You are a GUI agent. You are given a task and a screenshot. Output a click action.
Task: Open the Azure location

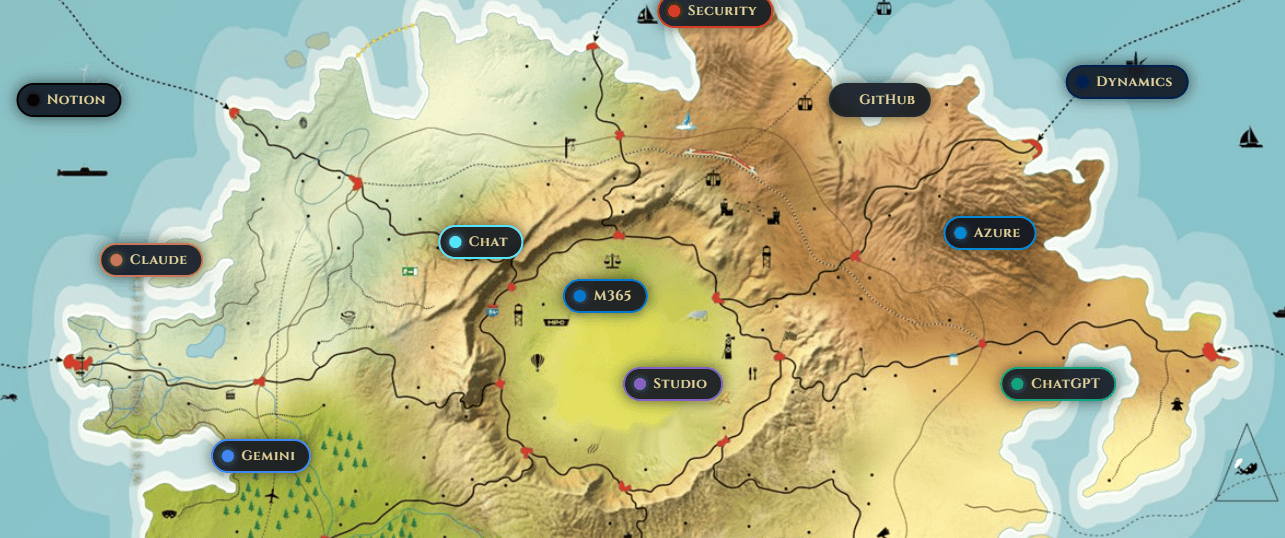989,233
